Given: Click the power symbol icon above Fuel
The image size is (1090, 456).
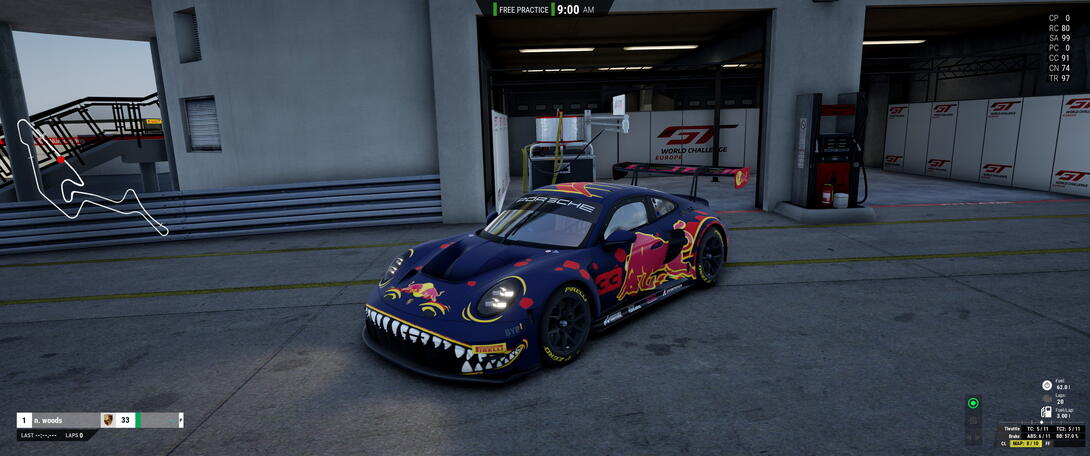Looking at the screenshot, I should (x=1047, y=385).
